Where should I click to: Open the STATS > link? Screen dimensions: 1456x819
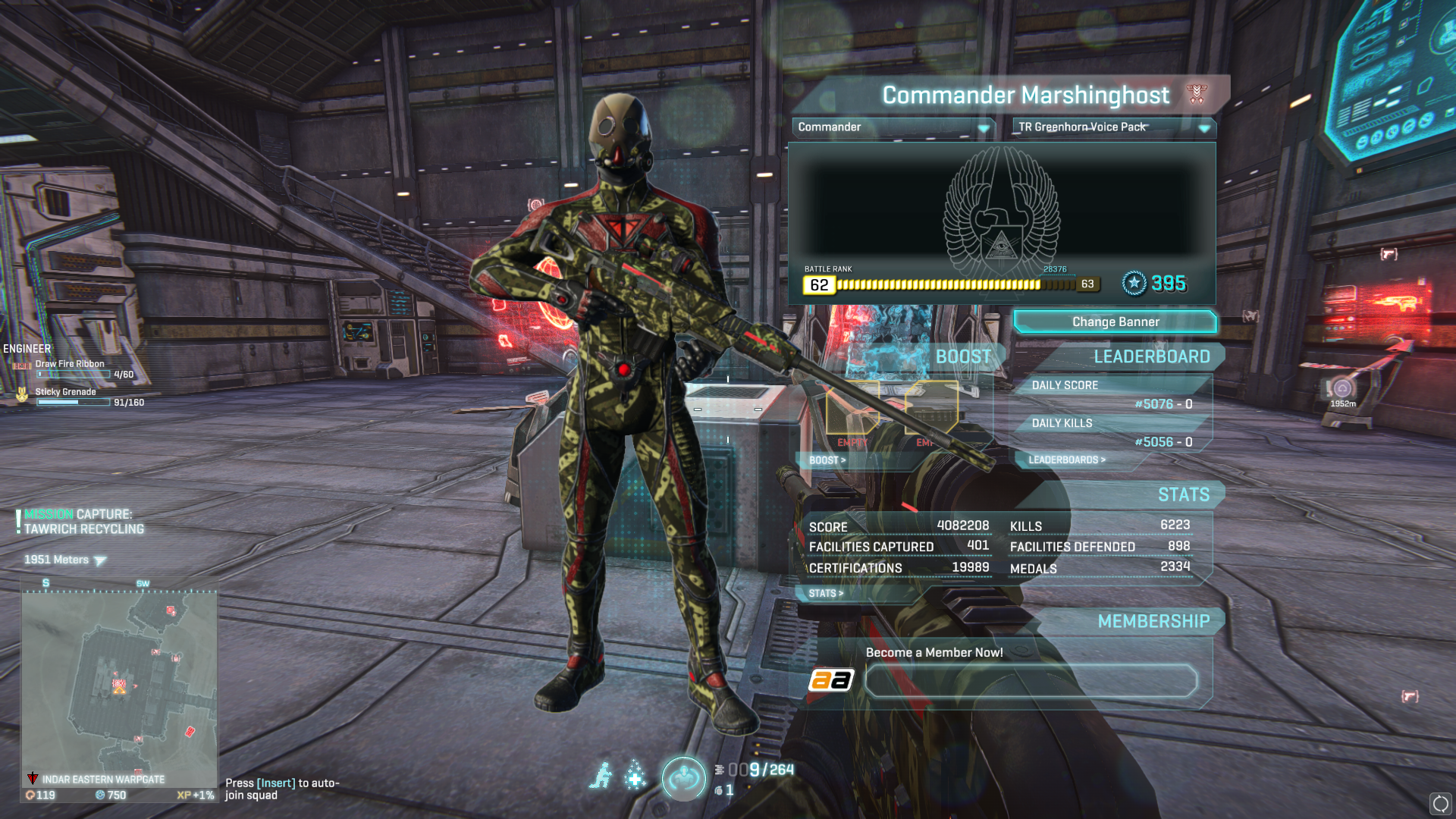tap(825, 594)
